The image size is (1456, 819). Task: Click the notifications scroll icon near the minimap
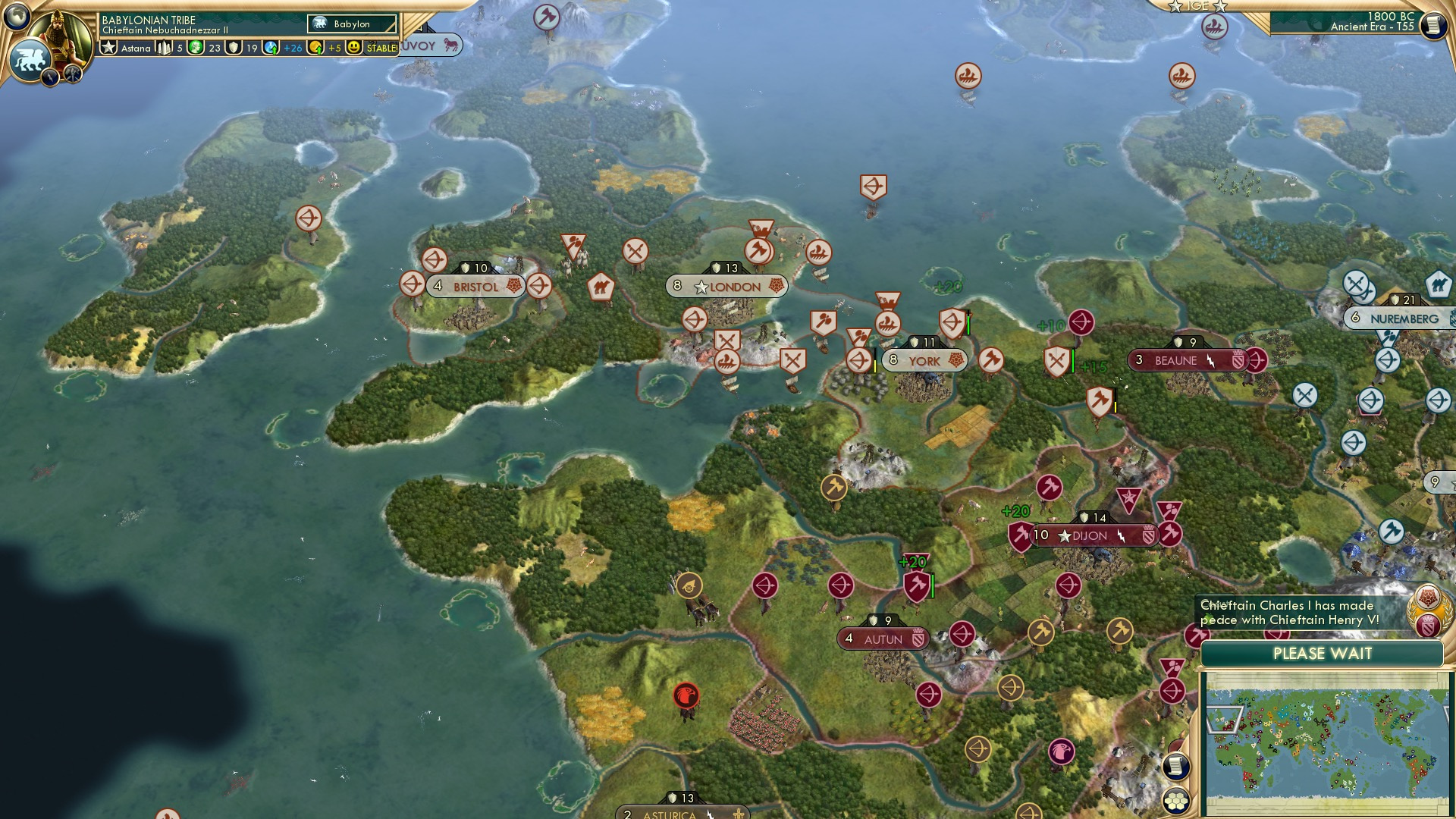[1175, 765]
